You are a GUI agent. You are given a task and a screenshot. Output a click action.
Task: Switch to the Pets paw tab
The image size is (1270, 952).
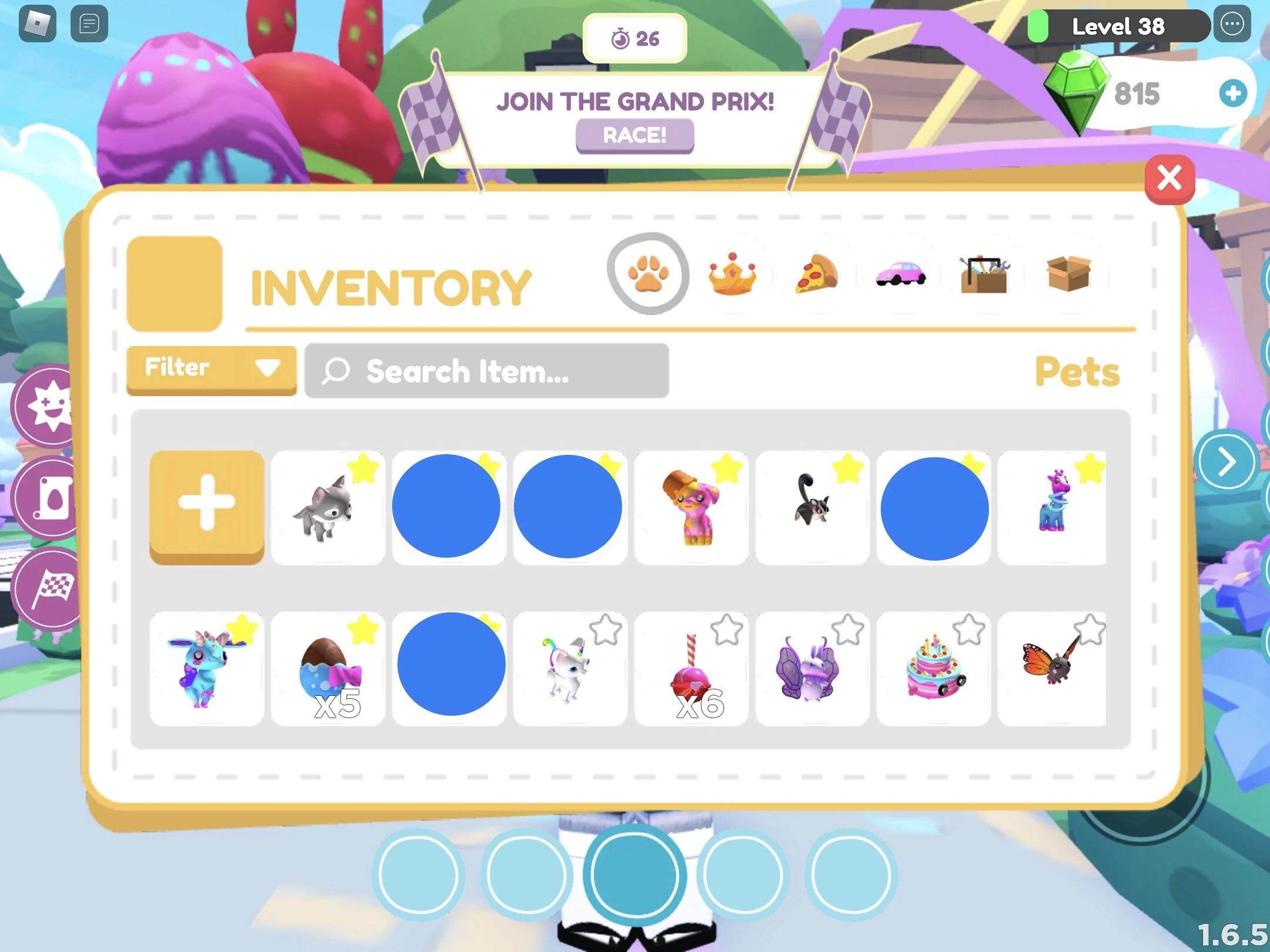(x=649, y=273)
